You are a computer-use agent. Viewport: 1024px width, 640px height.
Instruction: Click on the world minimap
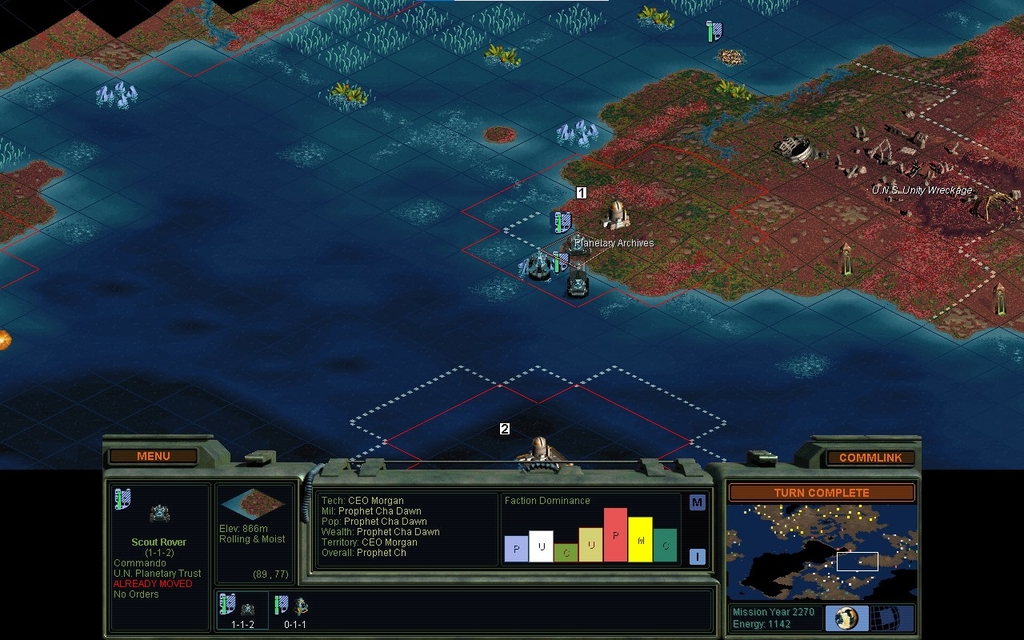[x=821, y=551]
